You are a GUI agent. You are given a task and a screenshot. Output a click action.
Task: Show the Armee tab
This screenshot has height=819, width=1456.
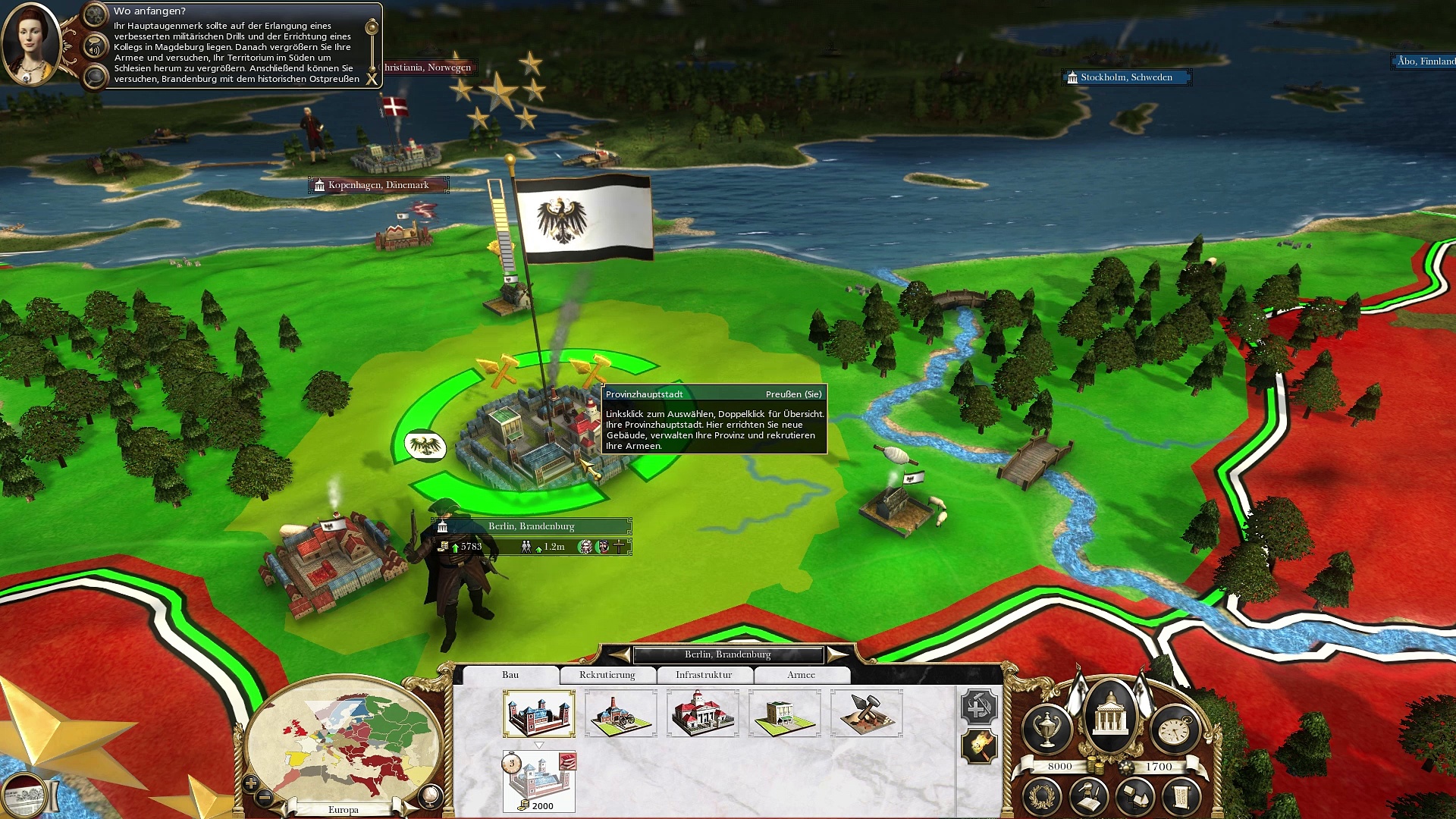pyautogui.click(x=801, y=675)
